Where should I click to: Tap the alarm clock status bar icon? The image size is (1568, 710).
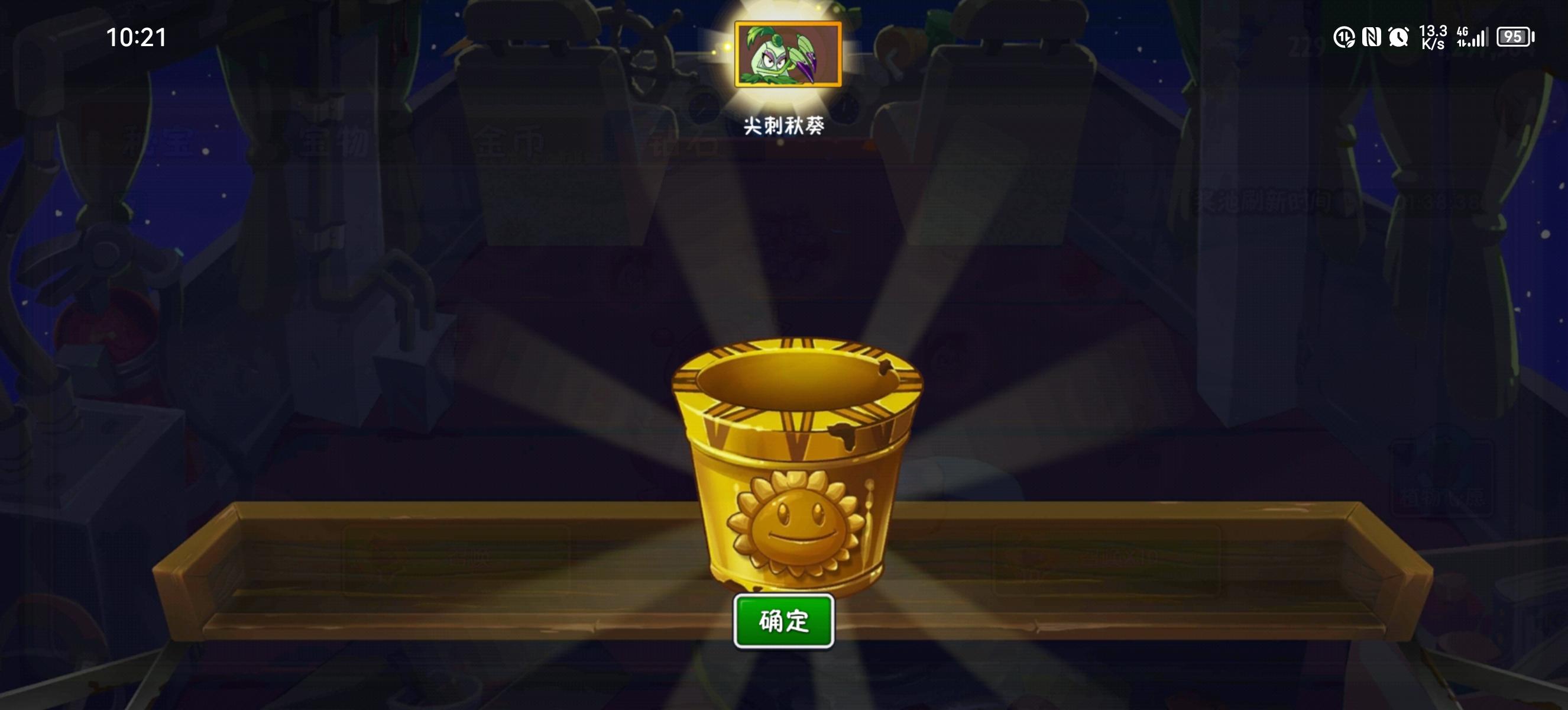tap(1400, 38)
